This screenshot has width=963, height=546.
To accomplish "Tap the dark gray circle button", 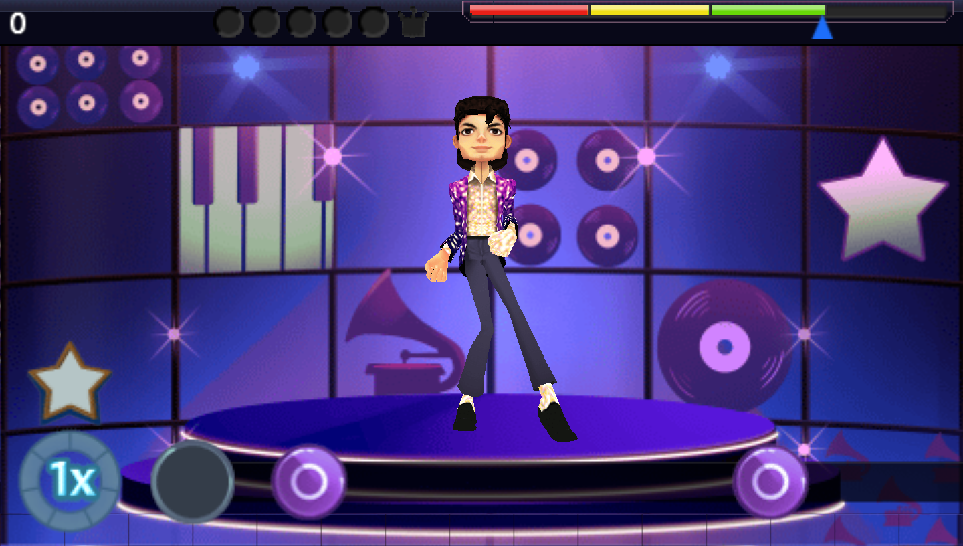I will click(193, 482).
